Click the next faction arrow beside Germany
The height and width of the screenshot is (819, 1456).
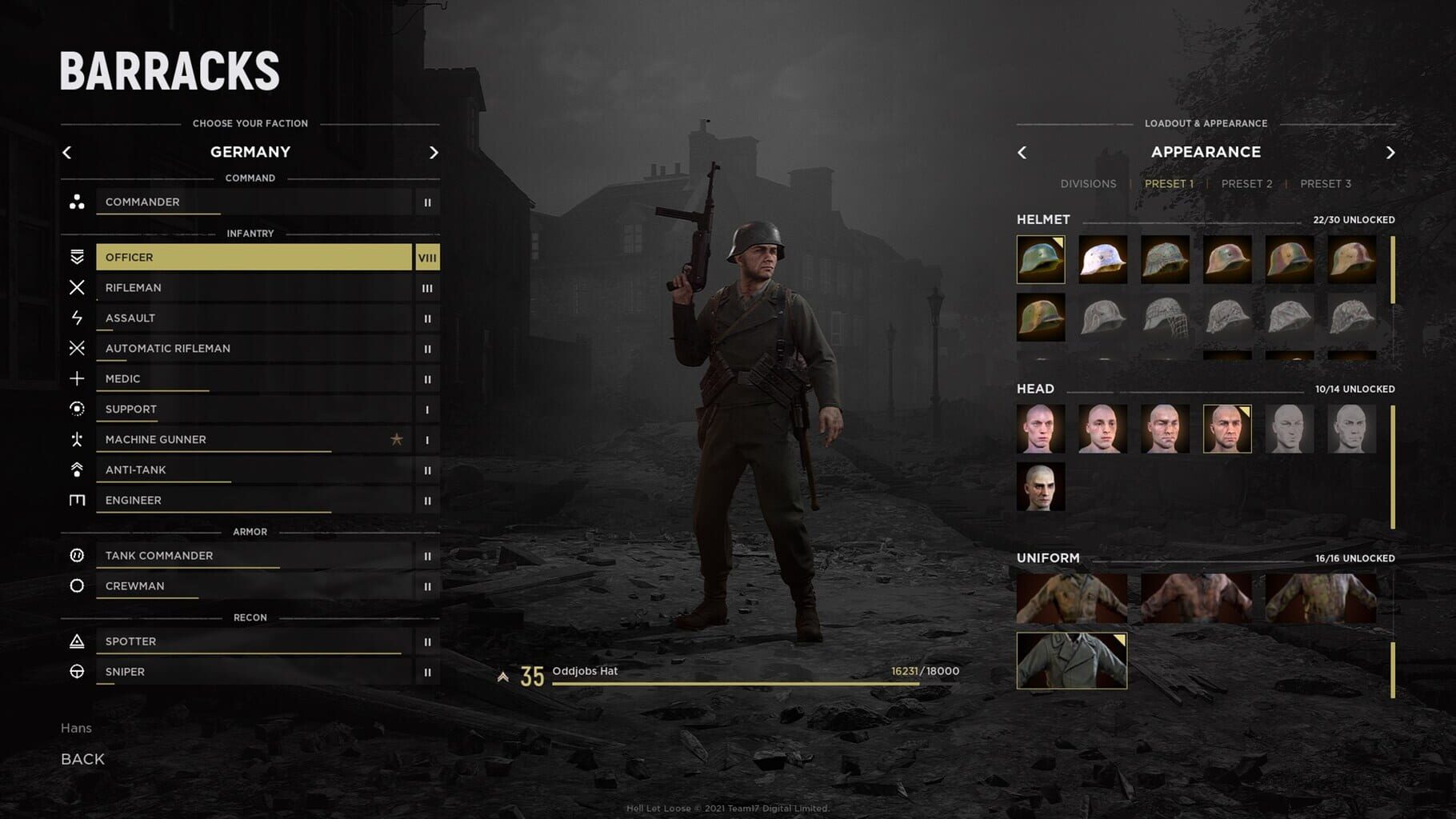coord(434,152)
